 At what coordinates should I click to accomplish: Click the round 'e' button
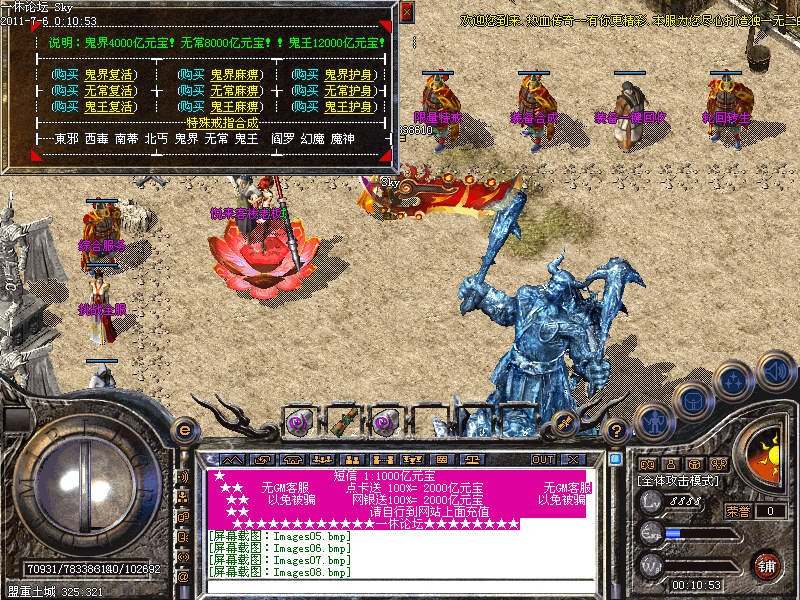tap(183, 430)
